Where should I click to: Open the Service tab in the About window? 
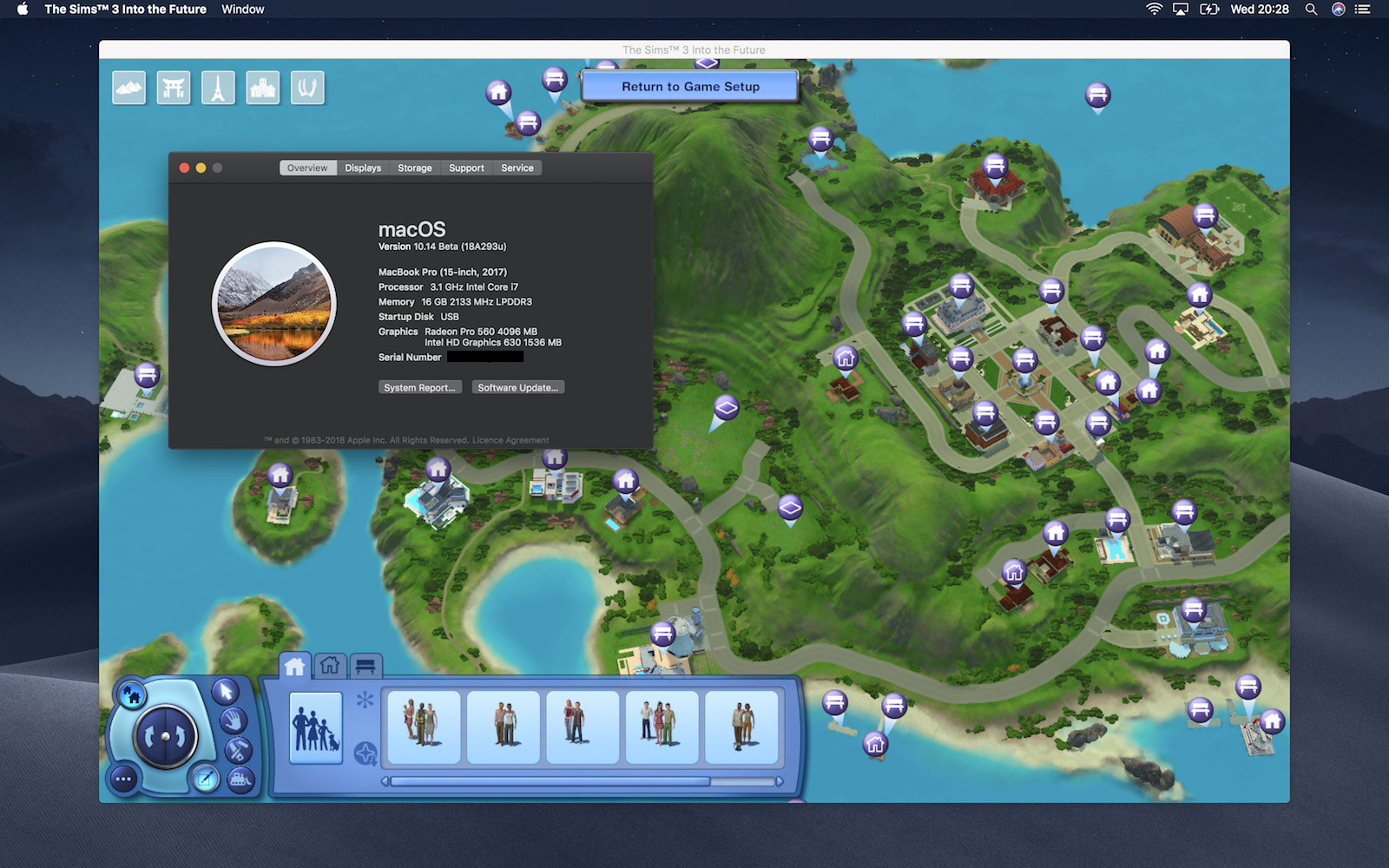point(517,168)
